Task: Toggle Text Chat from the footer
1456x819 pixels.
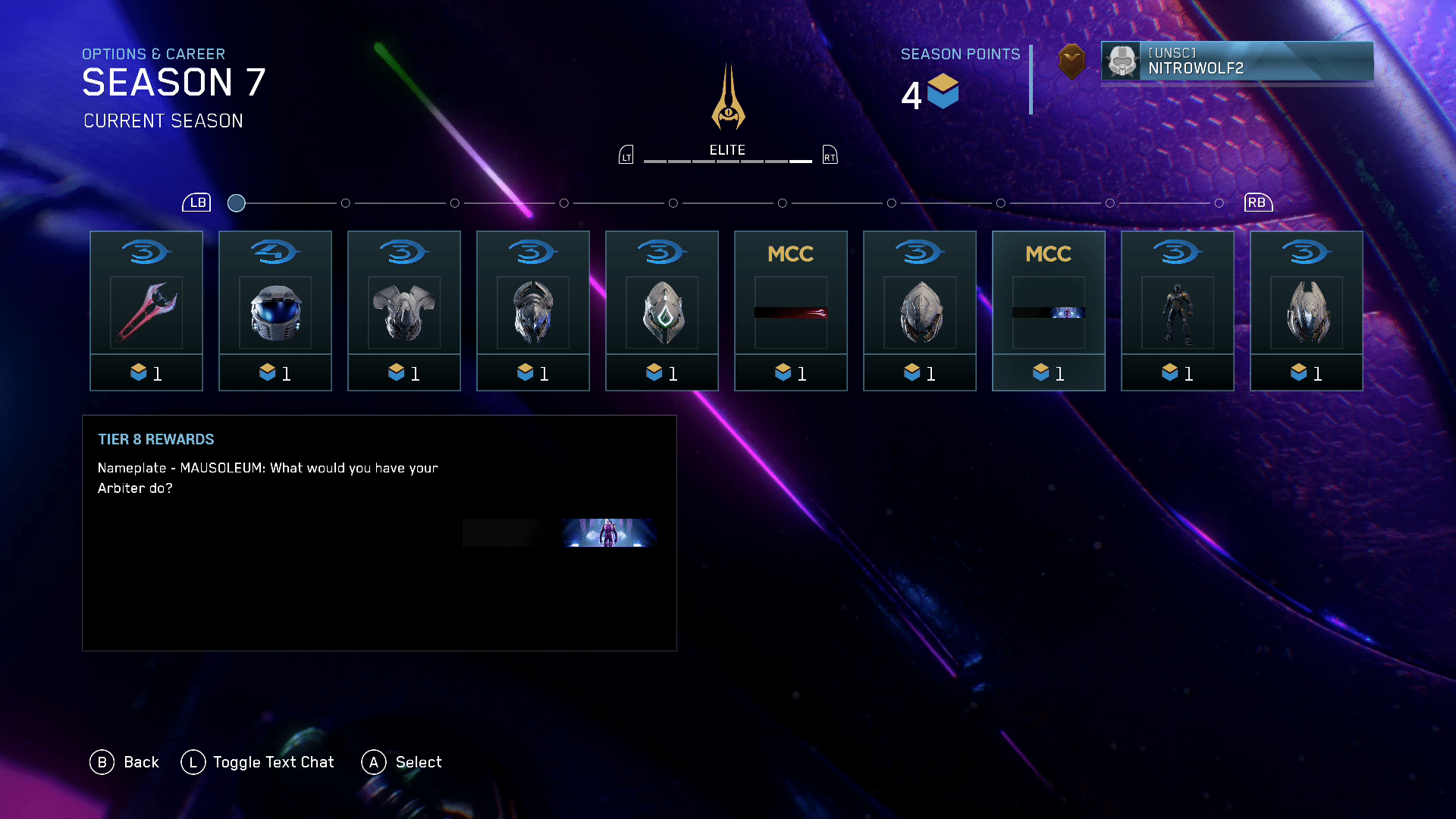Action: [x=258, y=762]
